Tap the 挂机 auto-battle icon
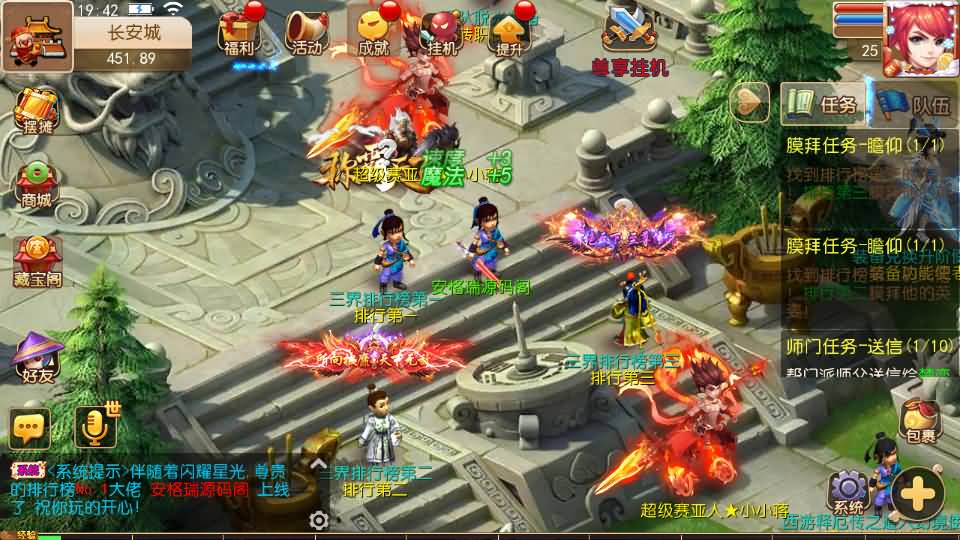Viewport: 960px width, 540px height. (x=441, y=32)
